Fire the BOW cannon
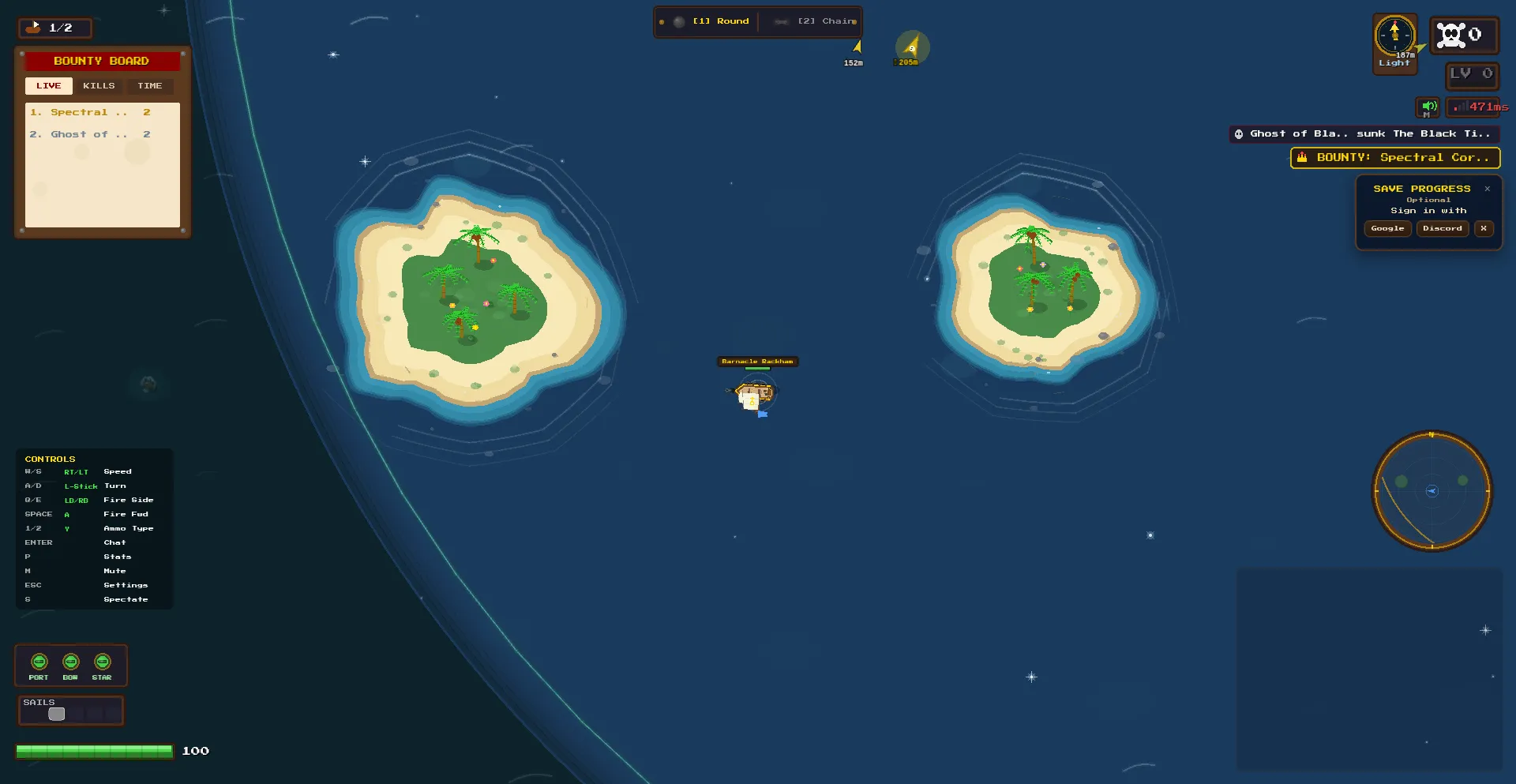 pyautogui.click(x=70, y=662)
